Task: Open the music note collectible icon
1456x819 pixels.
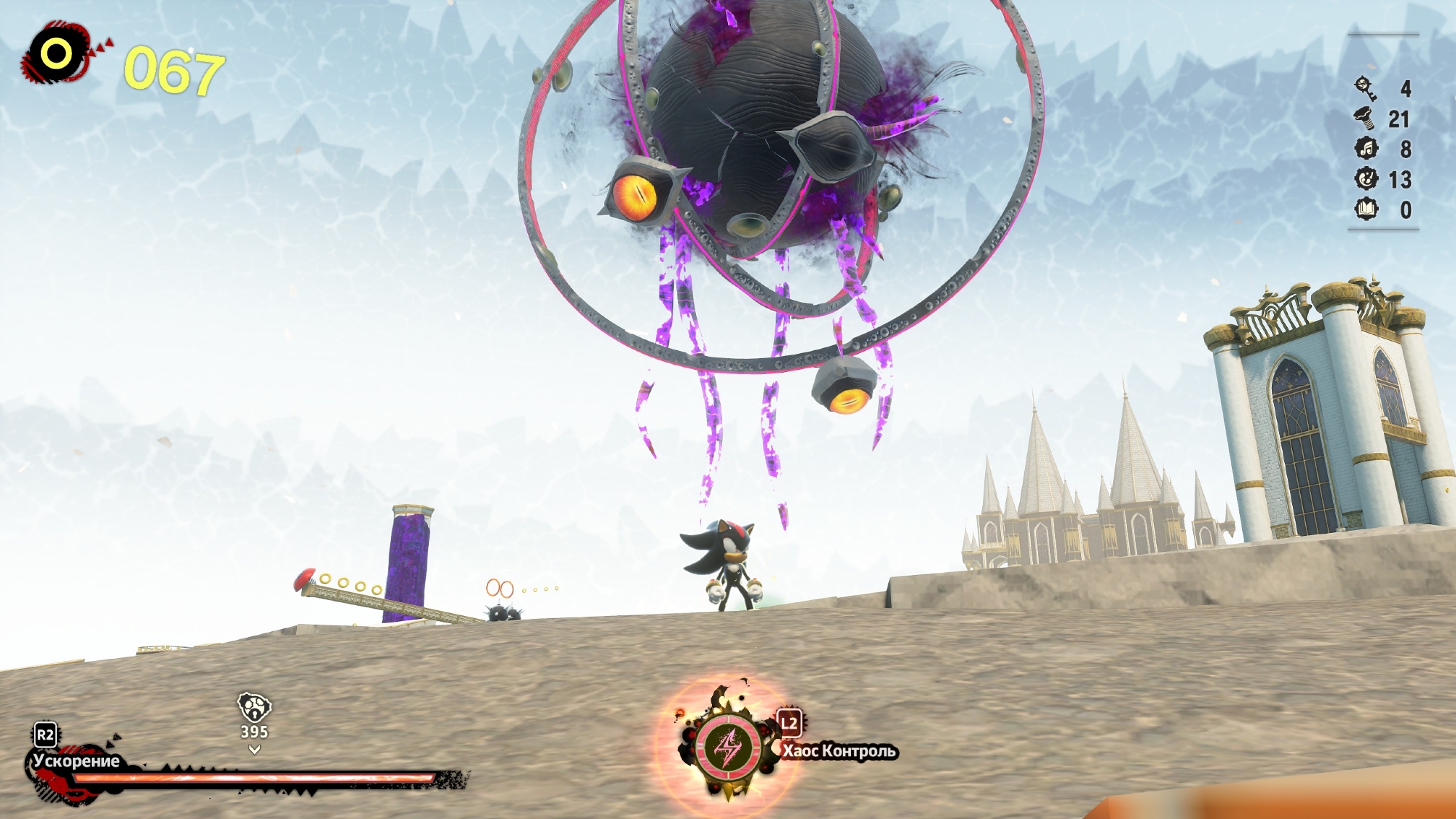Action: (1366, 149)
